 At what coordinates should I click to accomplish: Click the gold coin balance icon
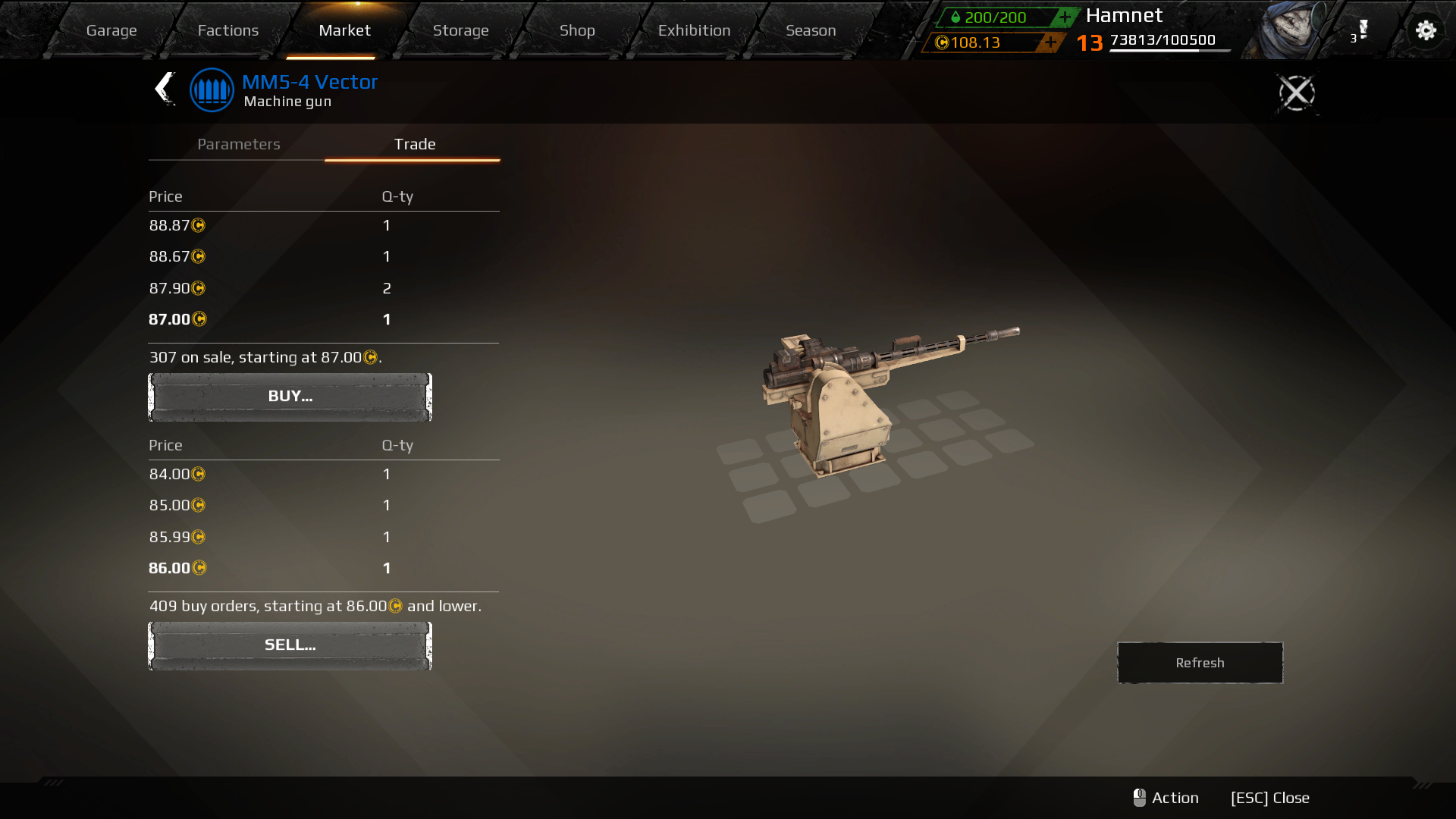tap(941, 43)
